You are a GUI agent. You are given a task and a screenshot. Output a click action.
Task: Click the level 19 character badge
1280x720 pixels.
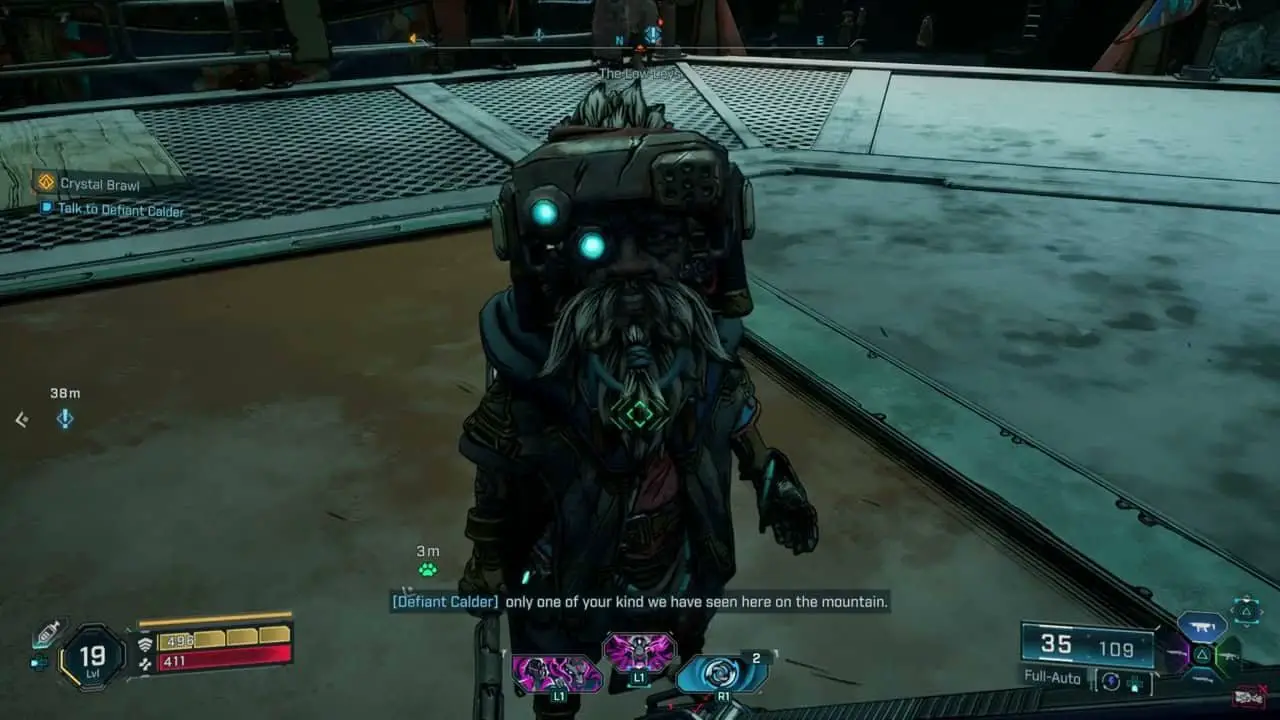coord(92,657)
